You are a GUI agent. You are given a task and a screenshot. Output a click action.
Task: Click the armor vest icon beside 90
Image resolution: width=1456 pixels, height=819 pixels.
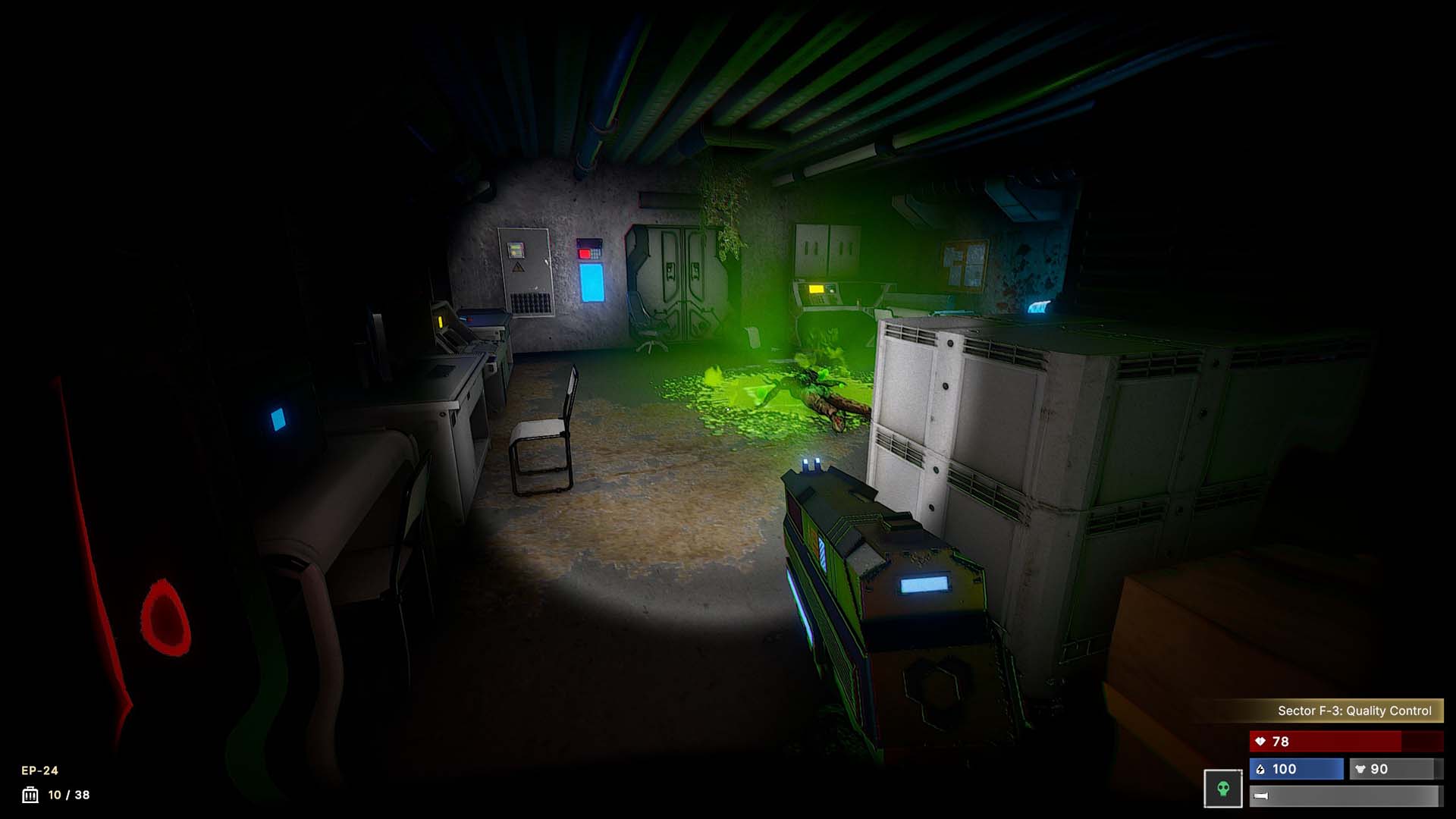click(x=1360, y=770)
